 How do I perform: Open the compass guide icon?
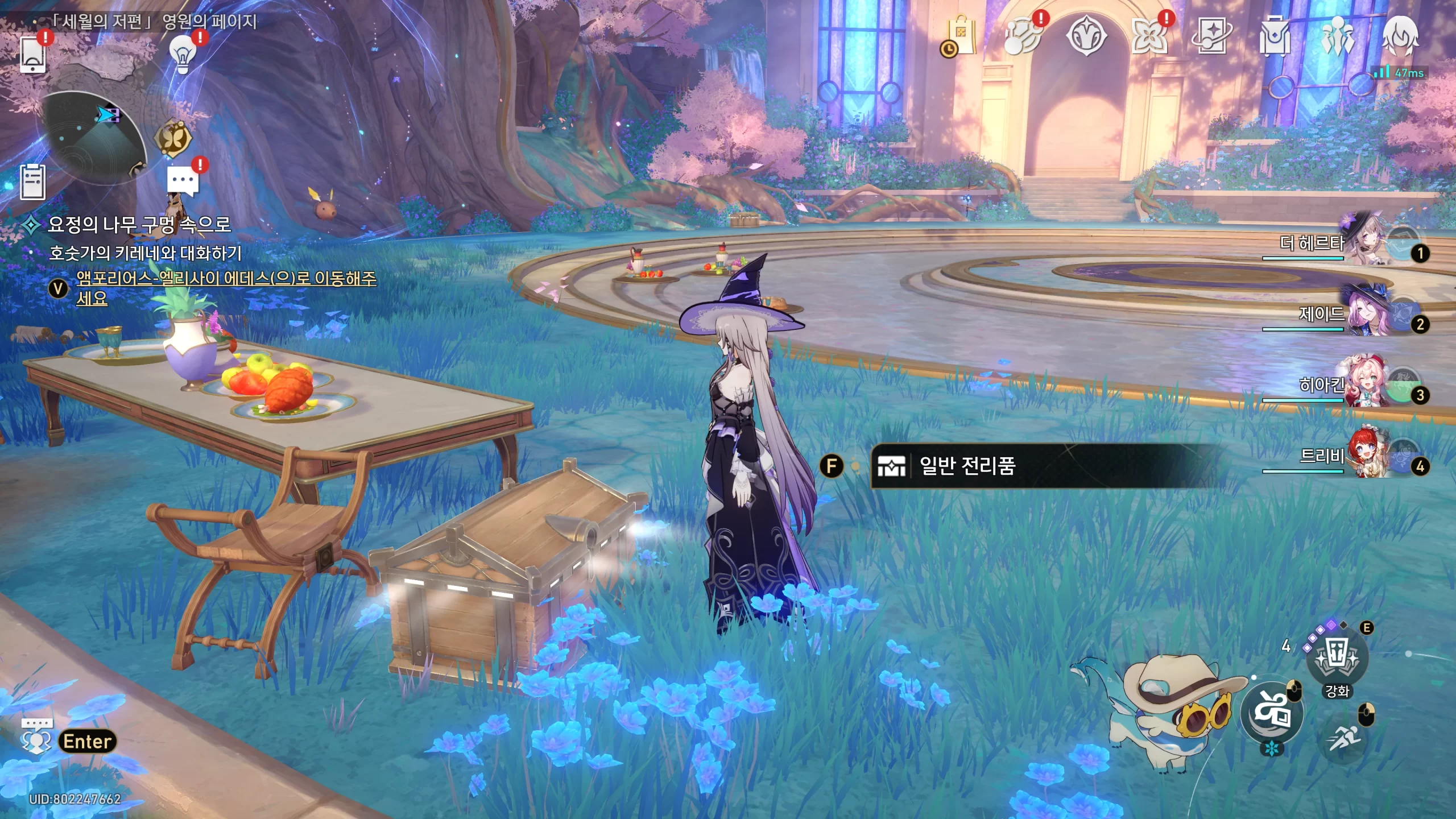pyautogui.click(x=1086, y=36)
